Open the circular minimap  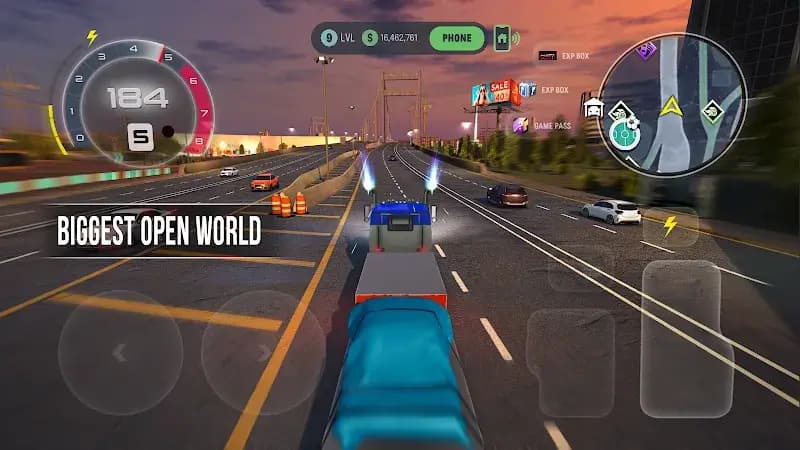tap(672, 104)
